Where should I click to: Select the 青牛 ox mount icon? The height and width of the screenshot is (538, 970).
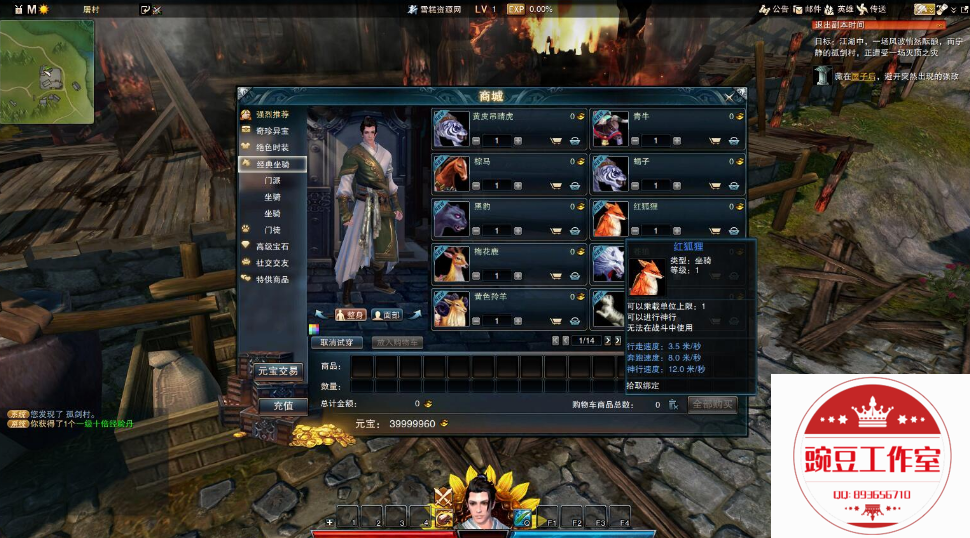(608, 128)
